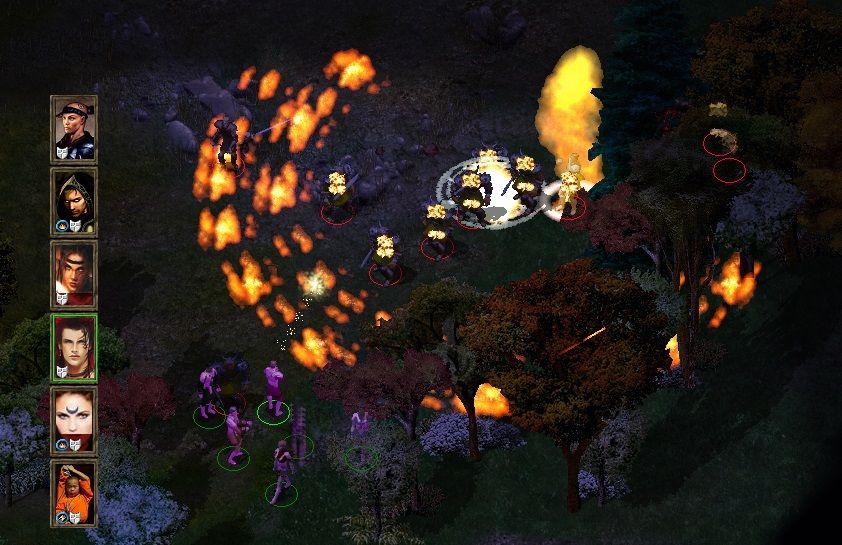The width and height of the screenshot is (842, 545).
Task: Select the pale woman with crescent forehead mark
Action: [x=74, y=420]
